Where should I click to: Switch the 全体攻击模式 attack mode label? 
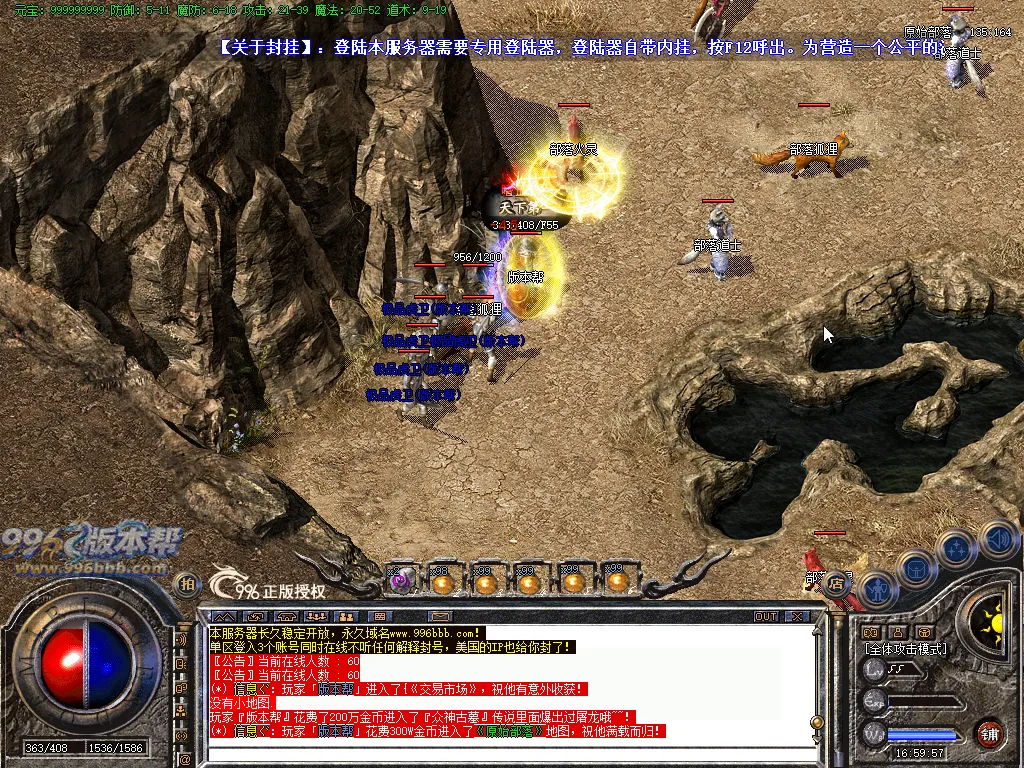pos(906,649)
